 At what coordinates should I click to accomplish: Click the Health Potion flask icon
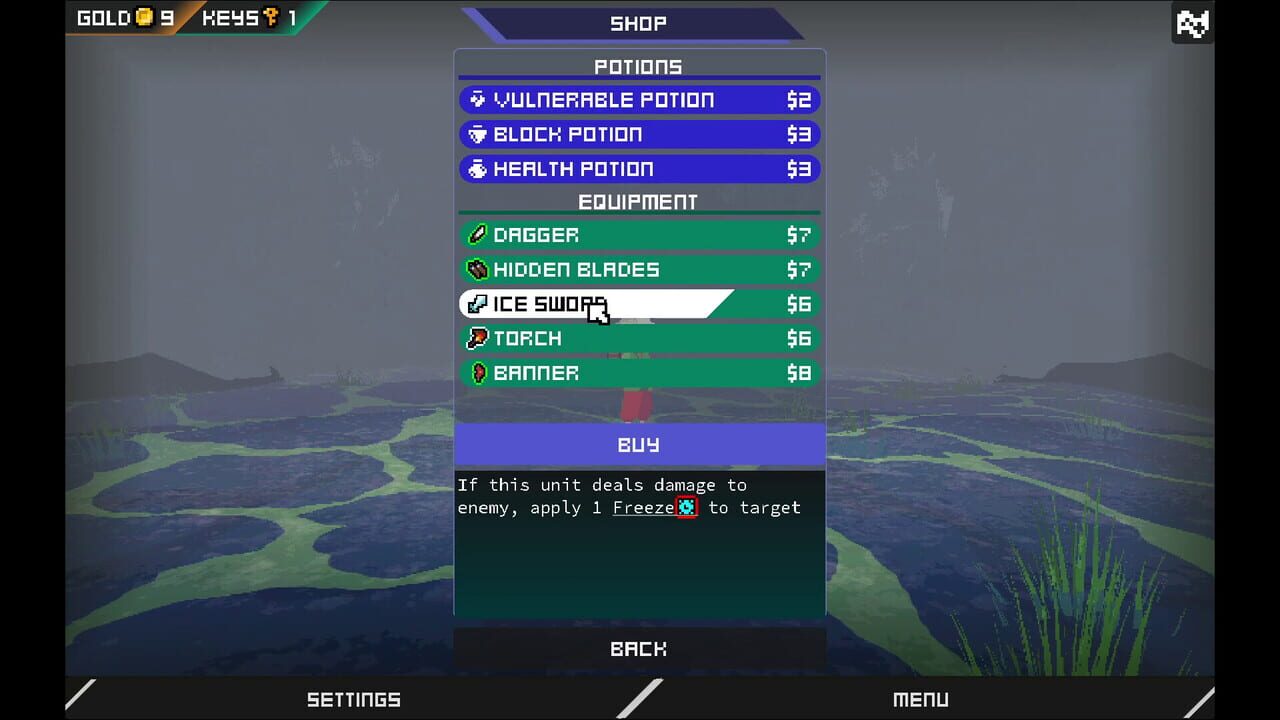click(475, 168)
